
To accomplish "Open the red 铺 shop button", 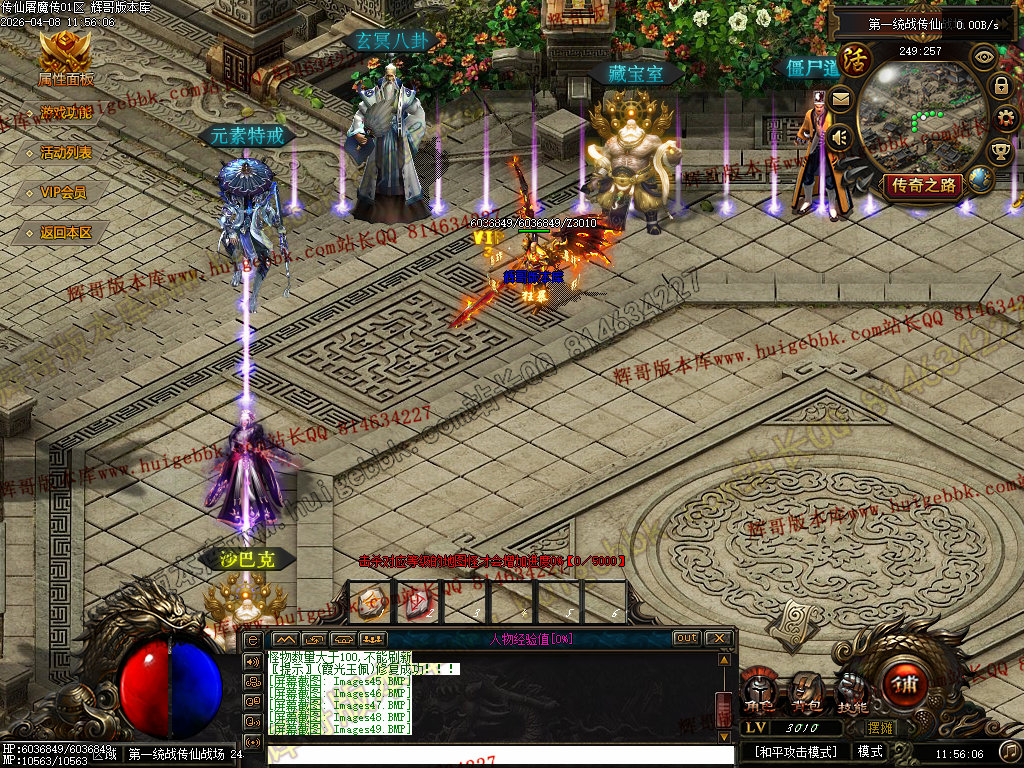I will coord(904,686).
